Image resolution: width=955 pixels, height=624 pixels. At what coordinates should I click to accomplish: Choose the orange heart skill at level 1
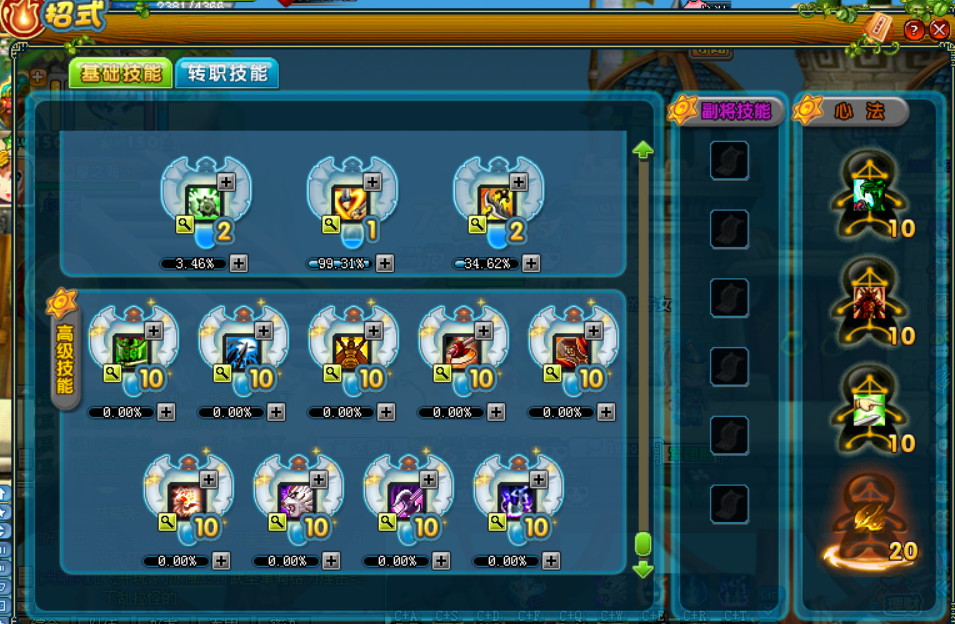pos(352,203)
